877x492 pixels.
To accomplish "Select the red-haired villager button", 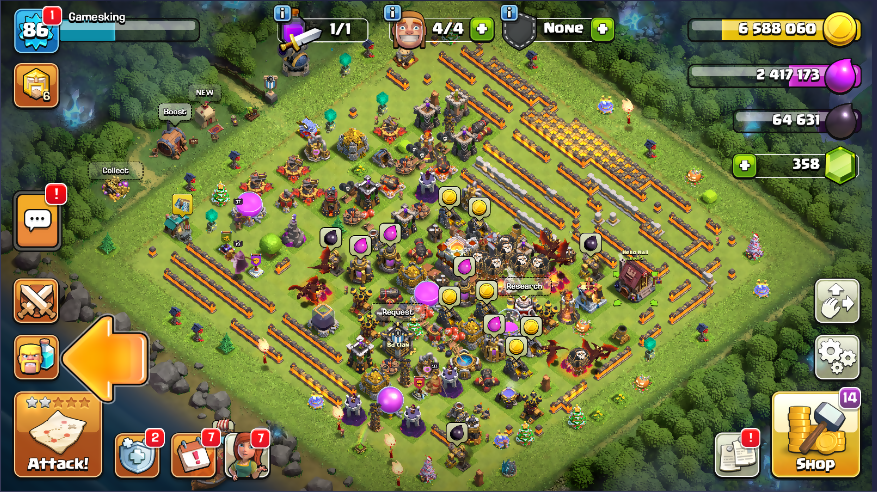I will click(246, 455).
